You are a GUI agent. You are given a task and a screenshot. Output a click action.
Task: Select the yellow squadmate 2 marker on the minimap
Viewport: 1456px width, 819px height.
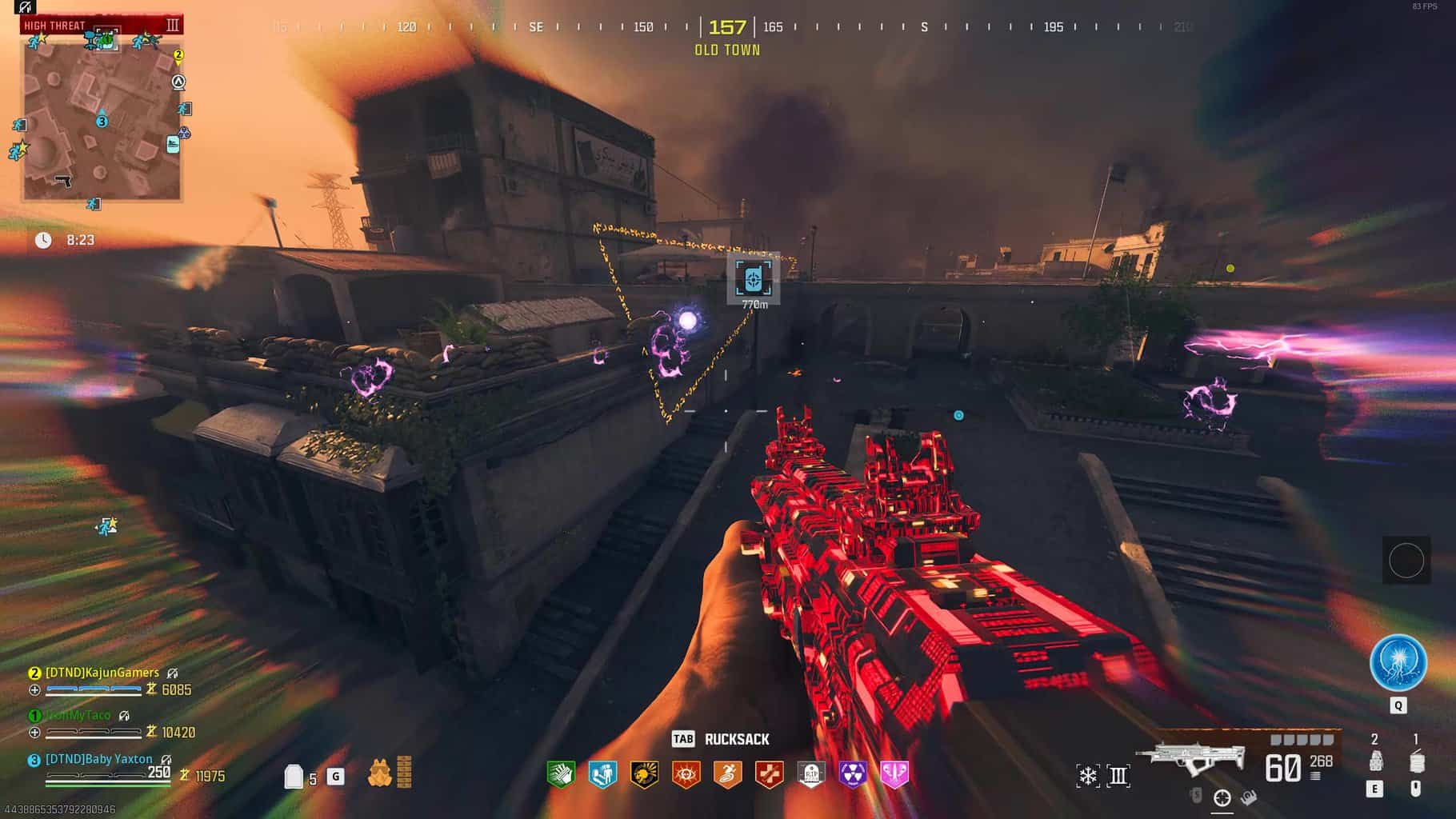point(178,55)
